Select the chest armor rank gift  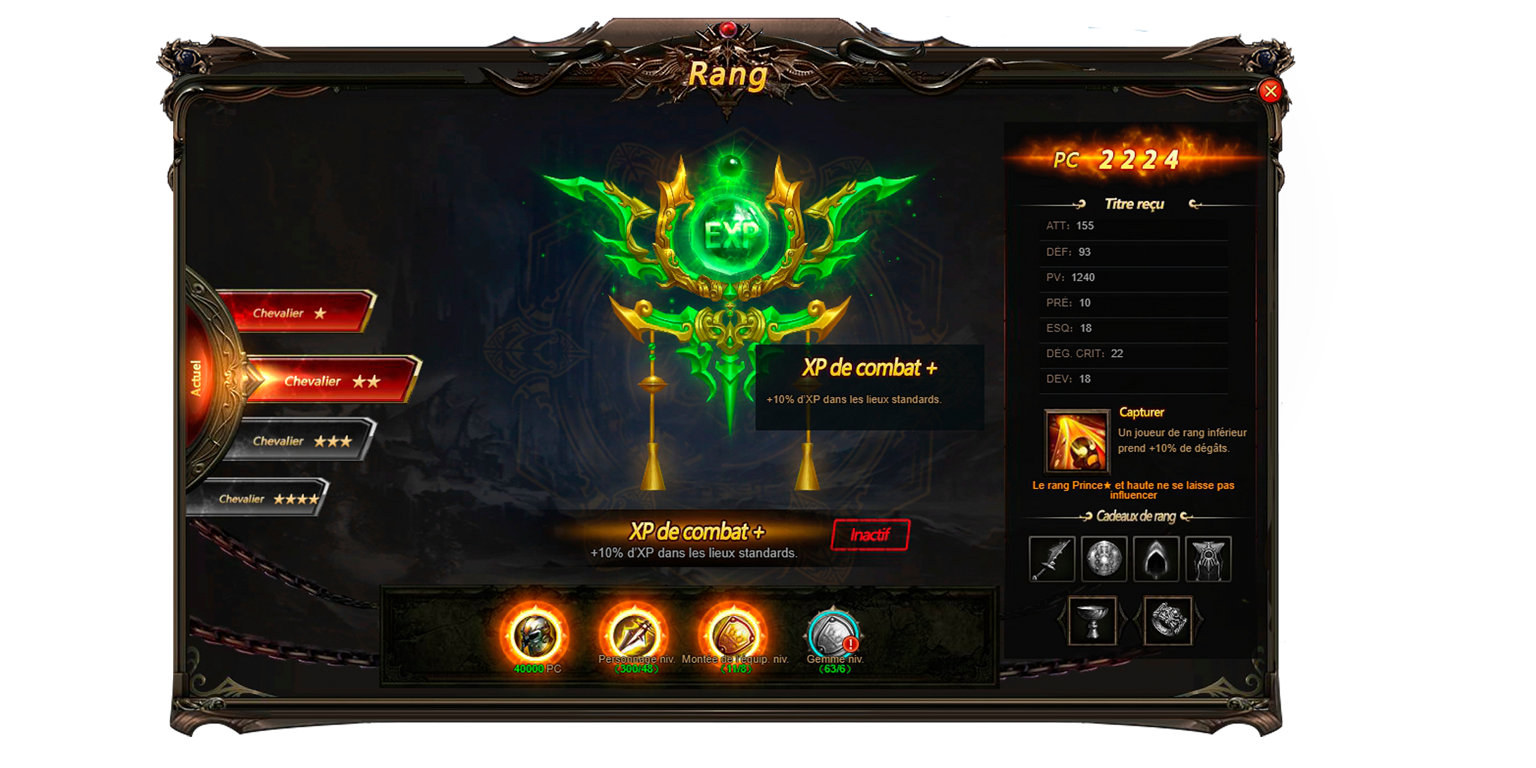click(1208, 559)
